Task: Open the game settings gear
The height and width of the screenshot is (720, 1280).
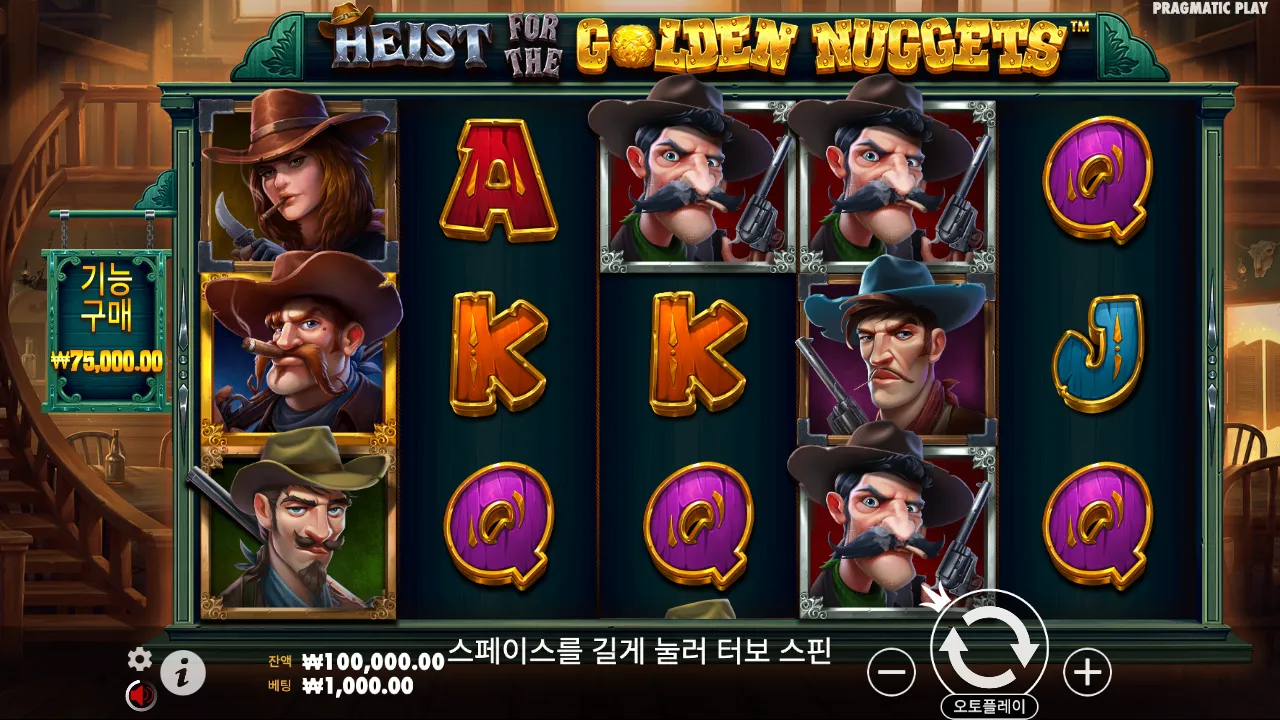Action: [x=138, y=660]
